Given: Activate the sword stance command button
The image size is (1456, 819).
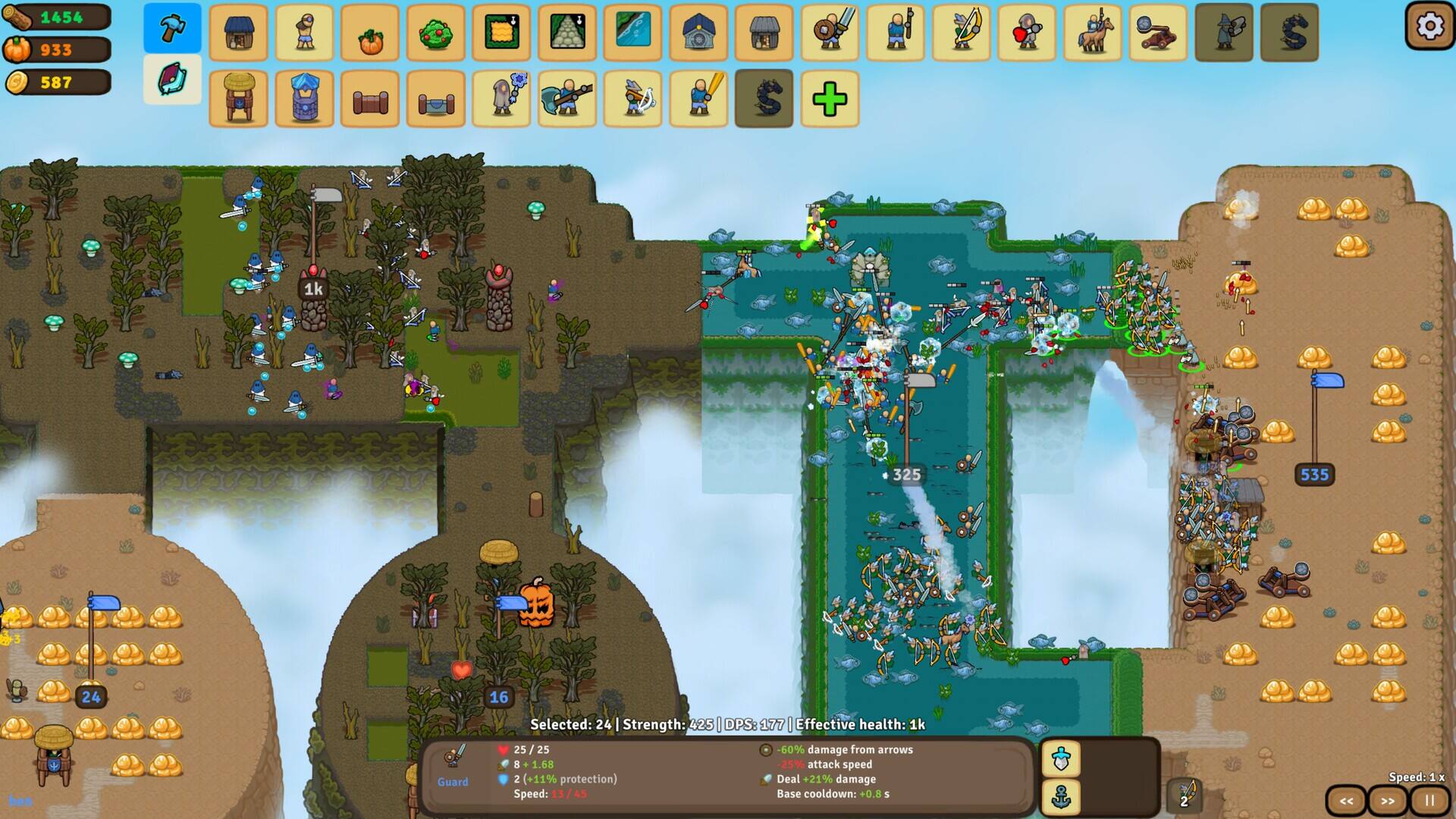Looking at the screenshot, I should [x=1061, y=758].
